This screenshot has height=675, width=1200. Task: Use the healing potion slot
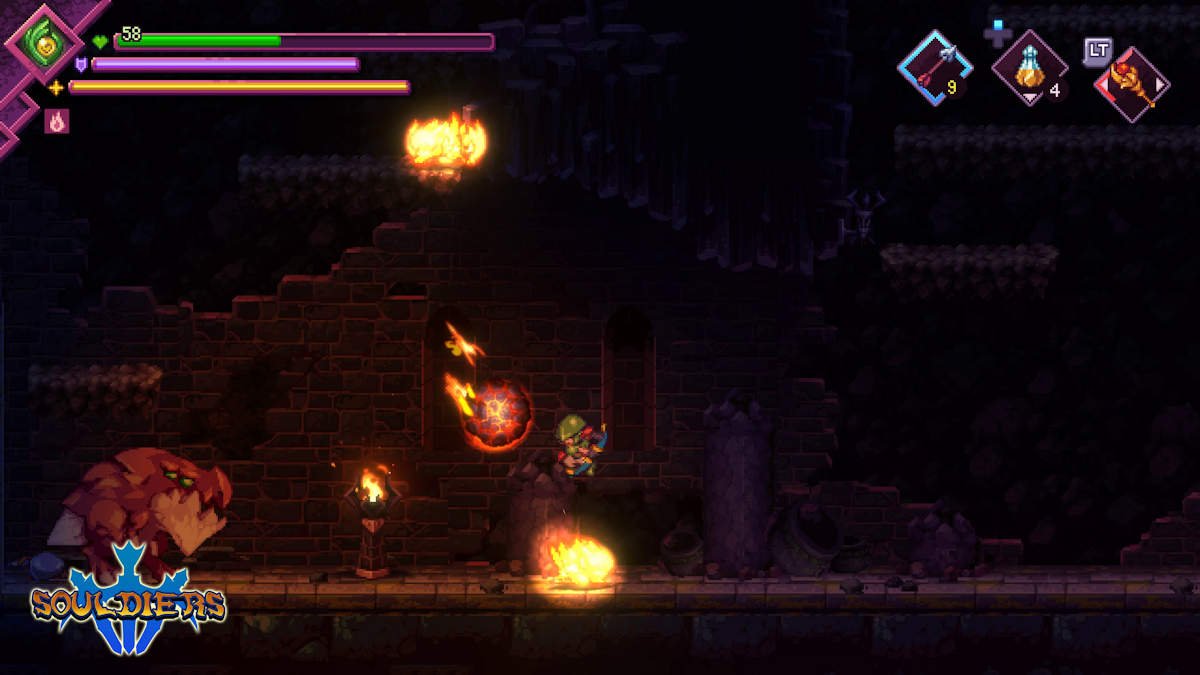pos(1029,66)
